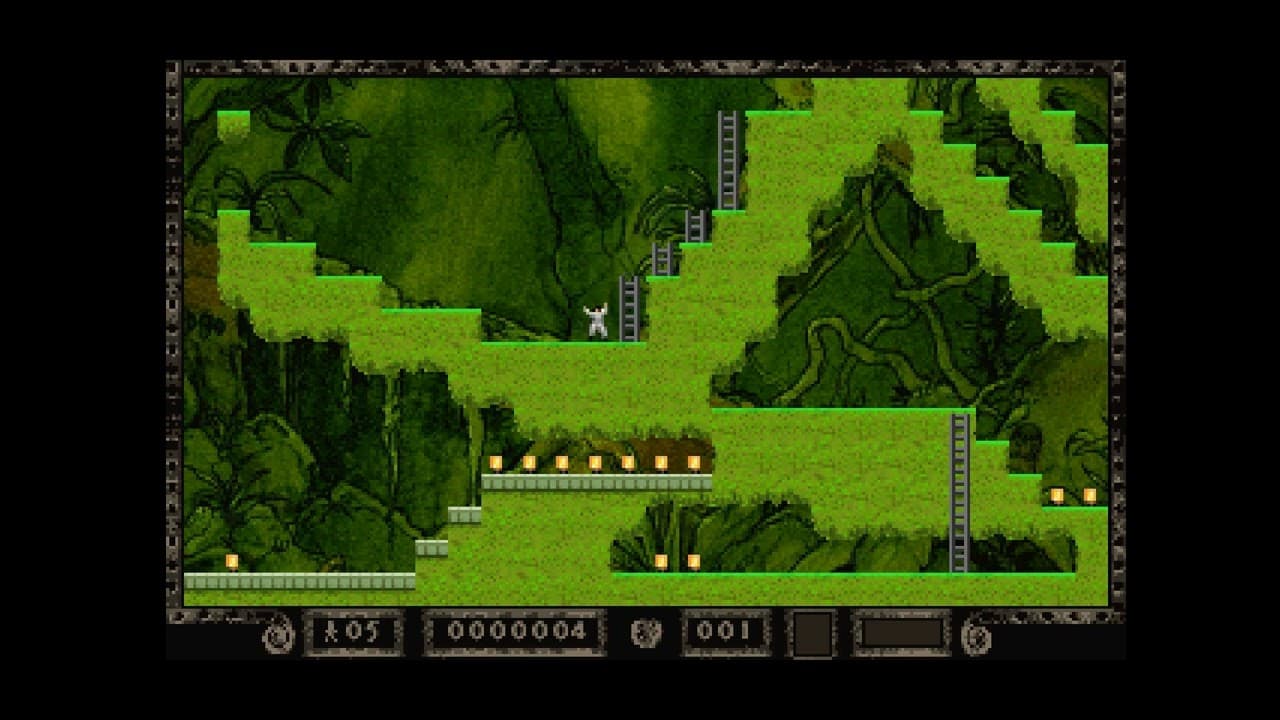Click the counter showing 001
Viewport: 1280px width, 720px height.
click(726, 631)
